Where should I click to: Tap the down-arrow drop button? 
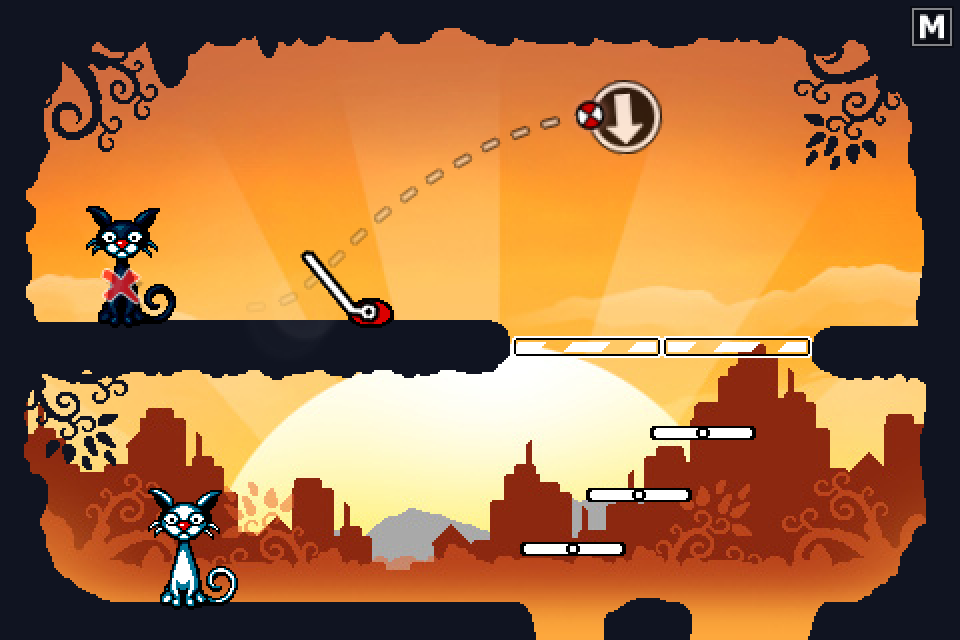tap(626, 116)
